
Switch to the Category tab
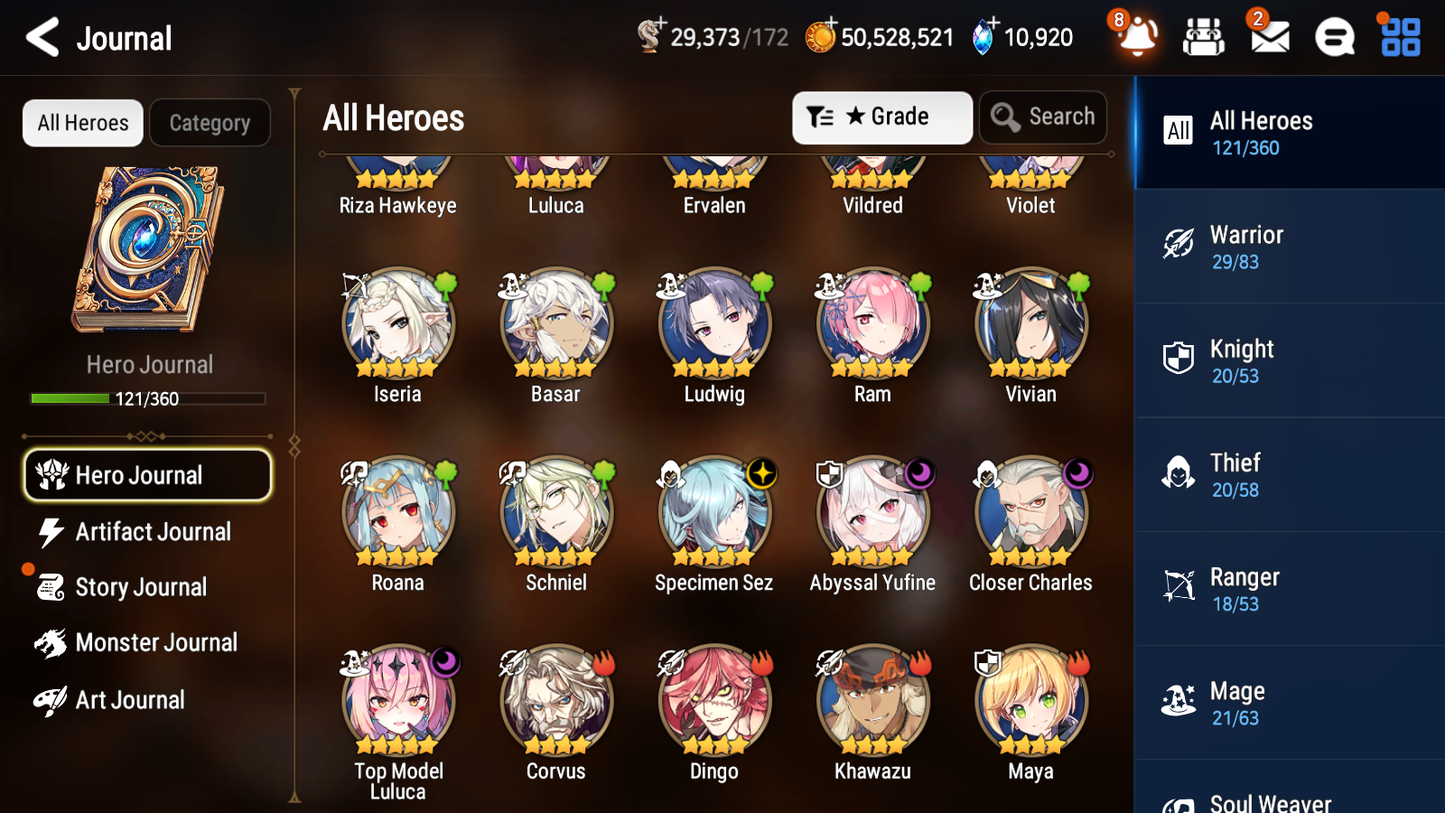point(210,122)
